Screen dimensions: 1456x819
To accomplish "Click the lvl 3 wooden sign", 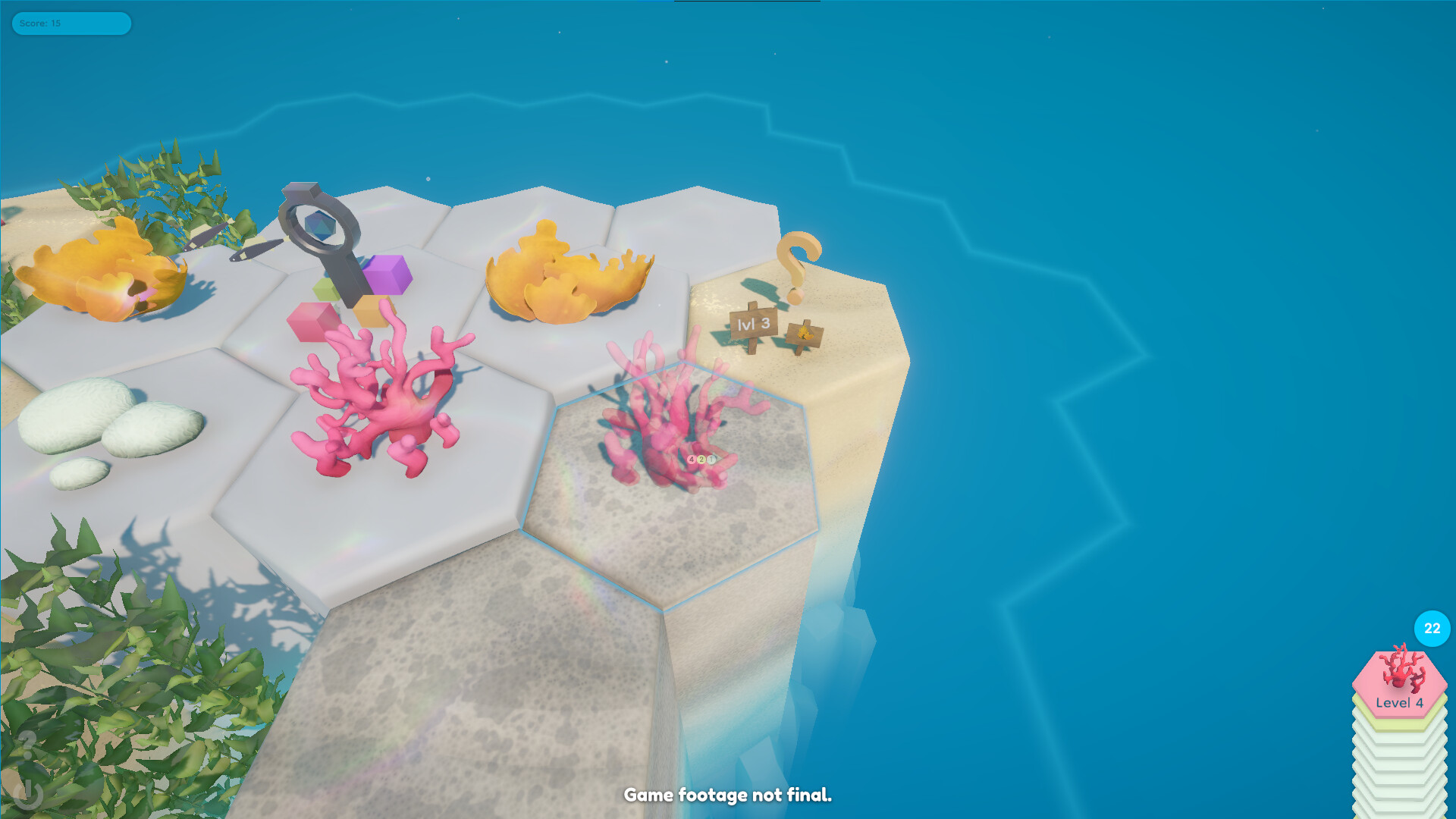I will pos(753,325).
